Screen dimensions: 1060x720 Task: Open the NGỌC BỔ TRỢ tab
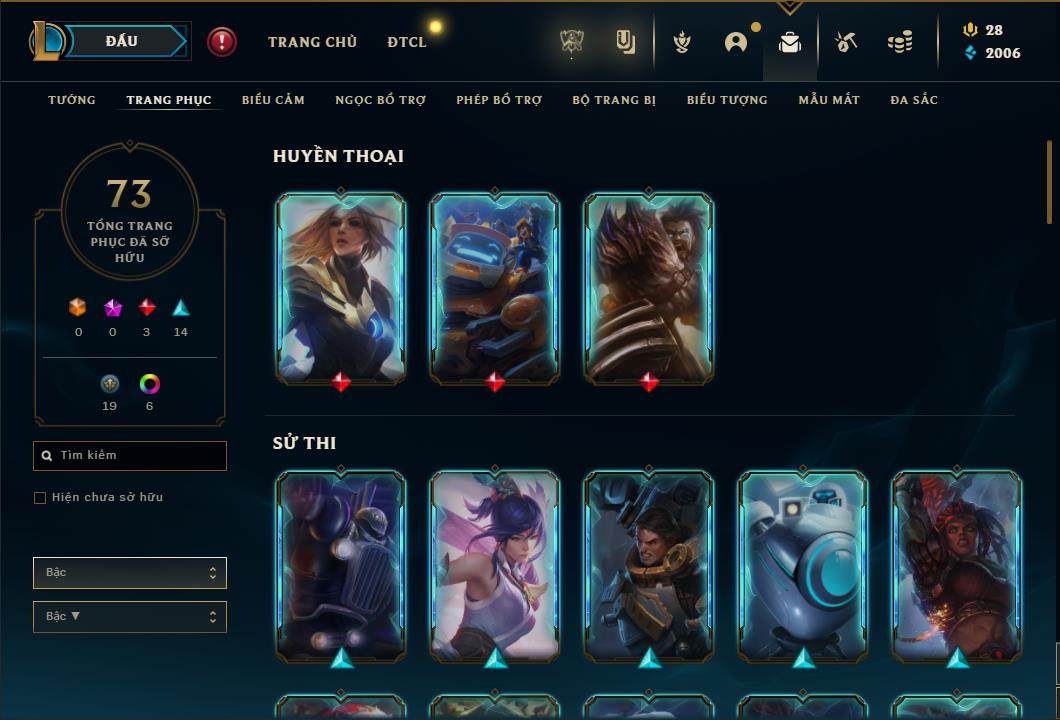tap(380, 100)
